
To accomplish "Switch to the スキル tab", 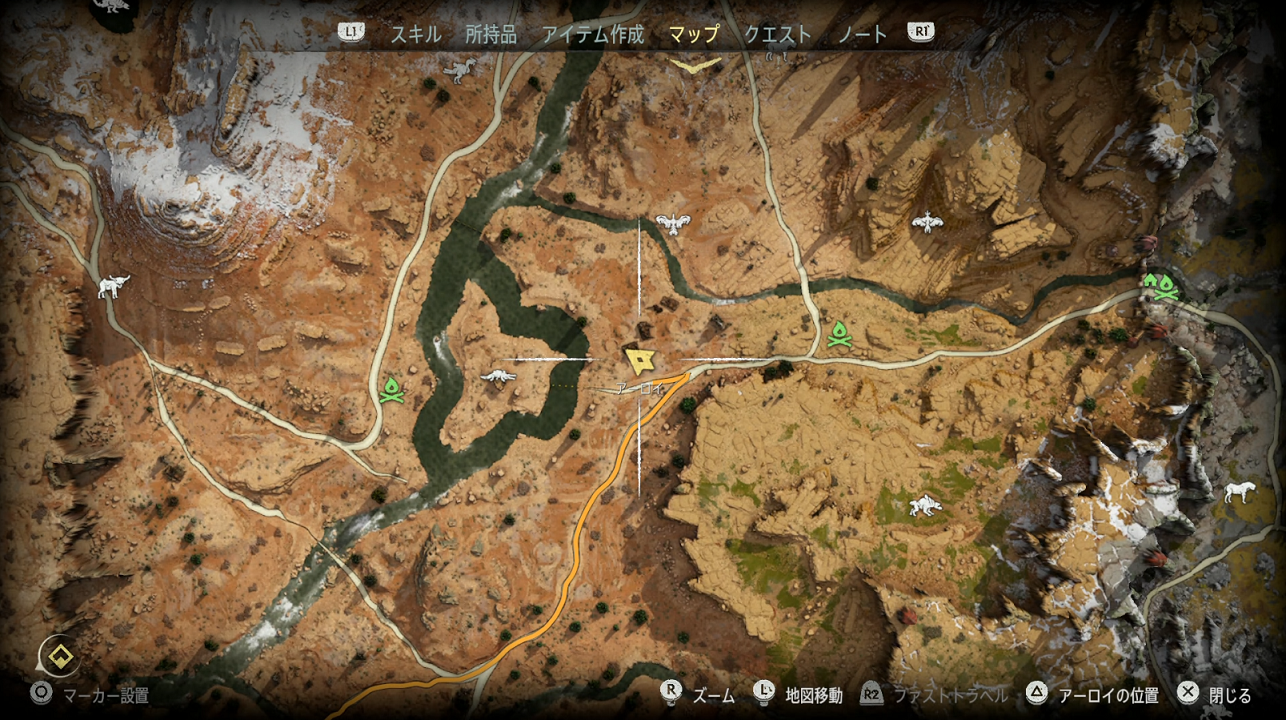I will [x=415, y=33].
